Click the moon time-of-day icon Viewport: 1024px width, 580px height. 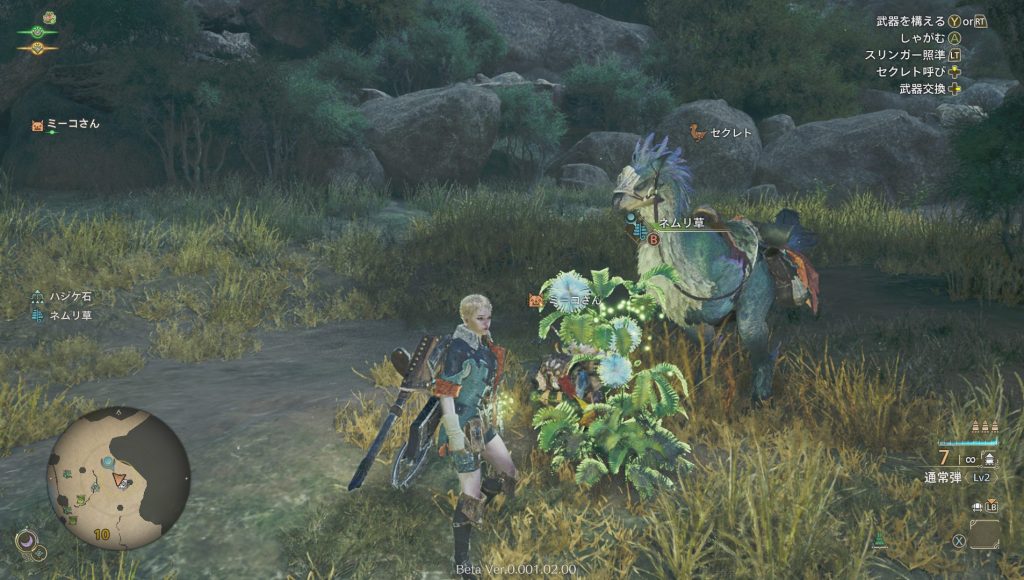27,540
